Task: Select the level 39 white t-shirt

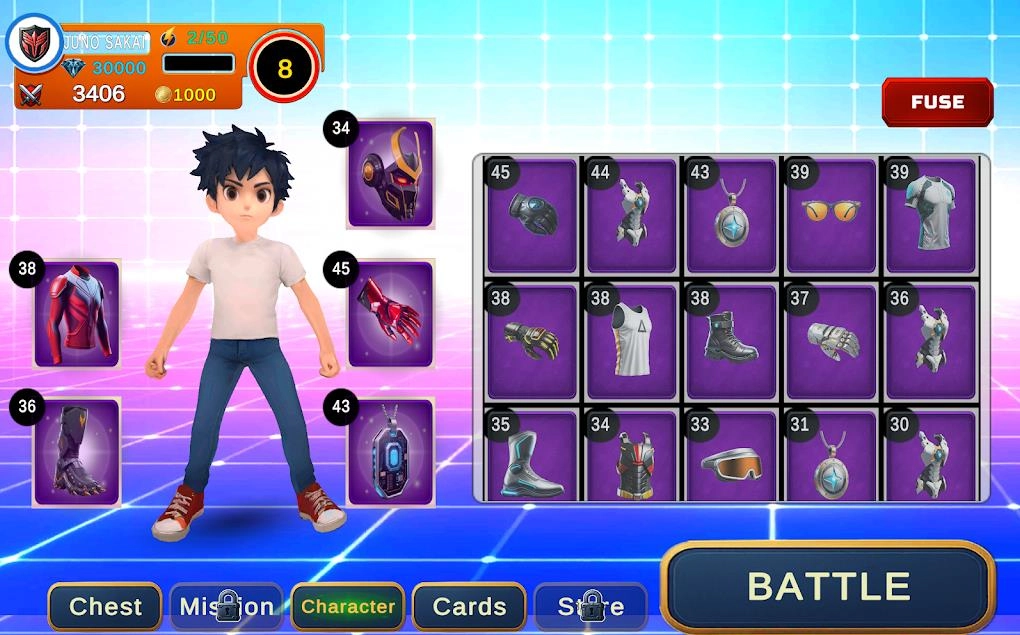Action: coord(931,216)
